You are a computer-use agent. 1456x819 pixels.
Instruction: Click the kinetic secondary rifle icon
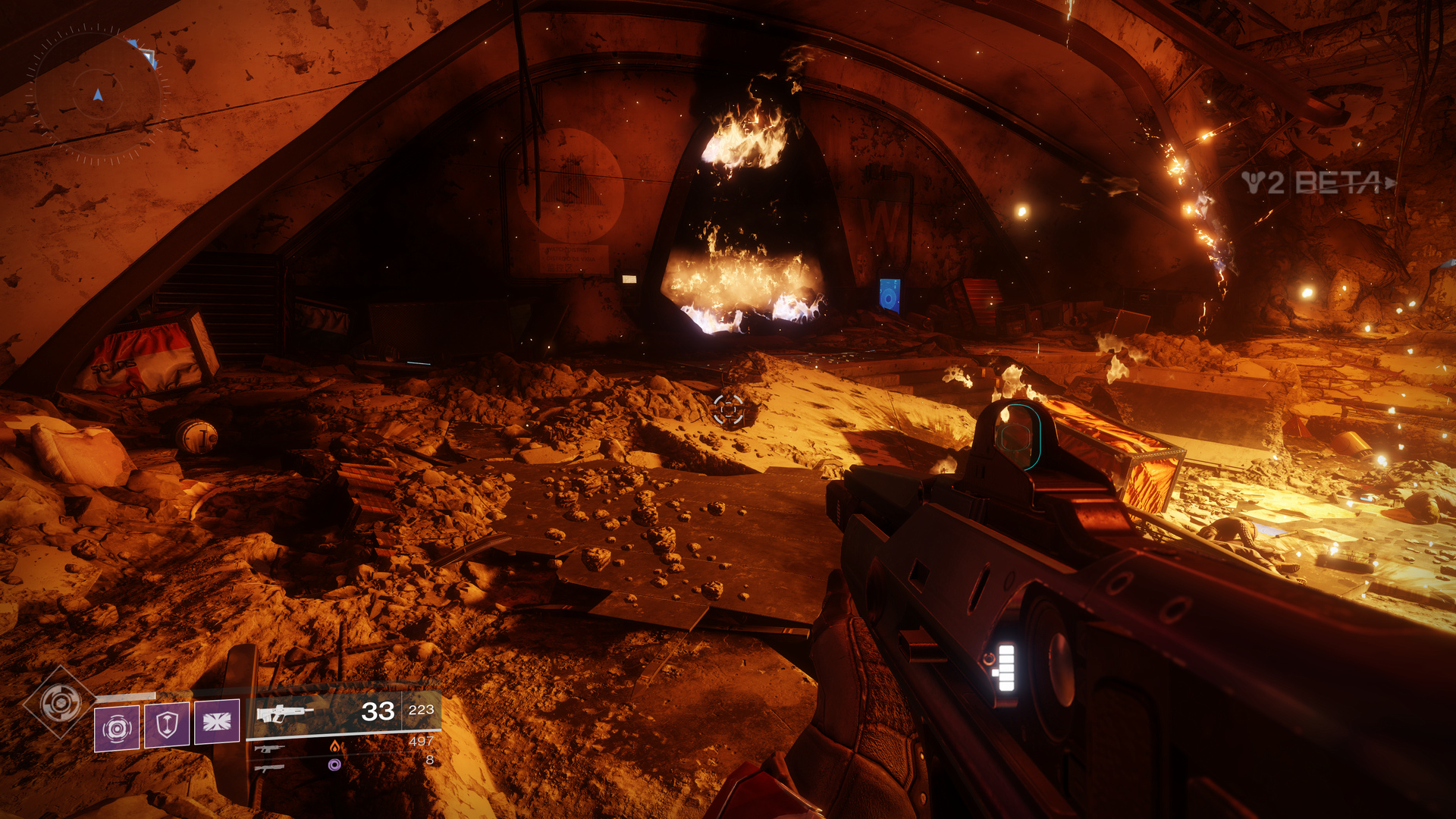pos(270,749)
